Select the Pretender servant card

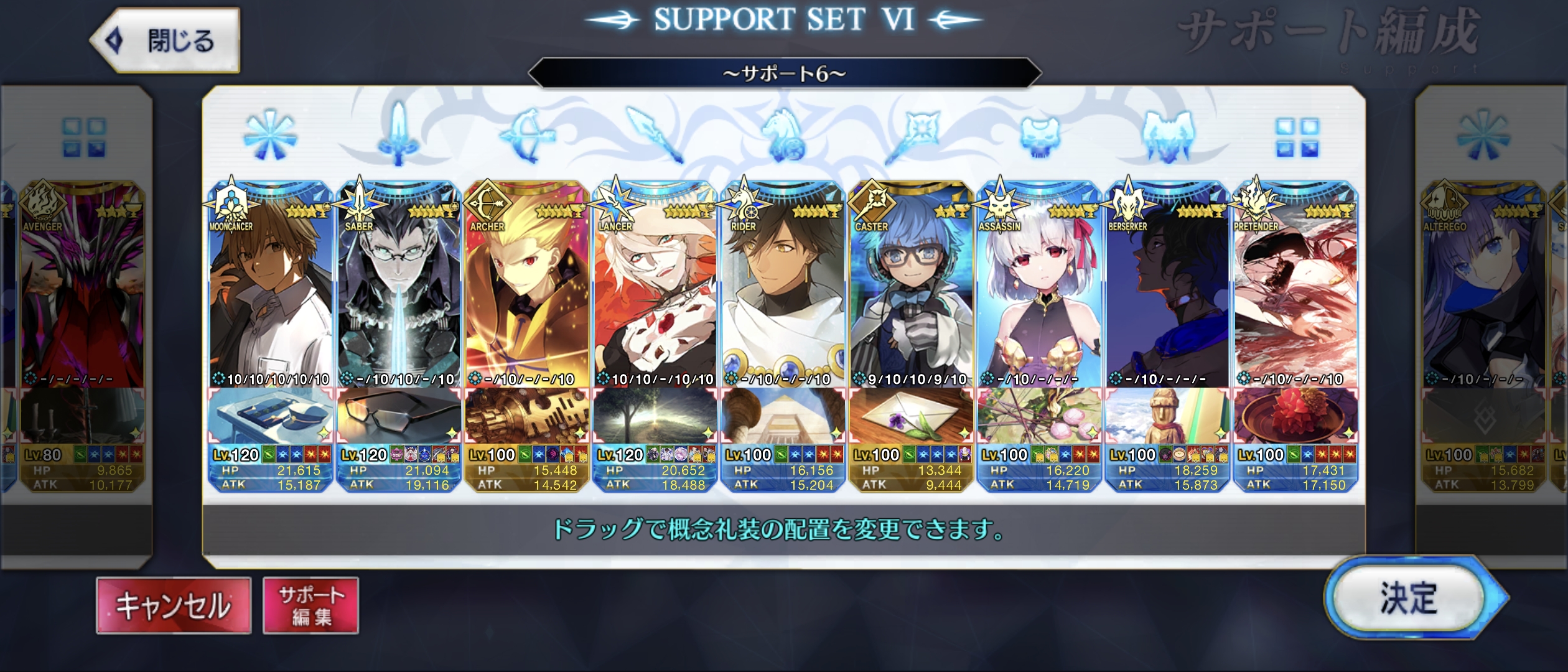[1296, 286]
